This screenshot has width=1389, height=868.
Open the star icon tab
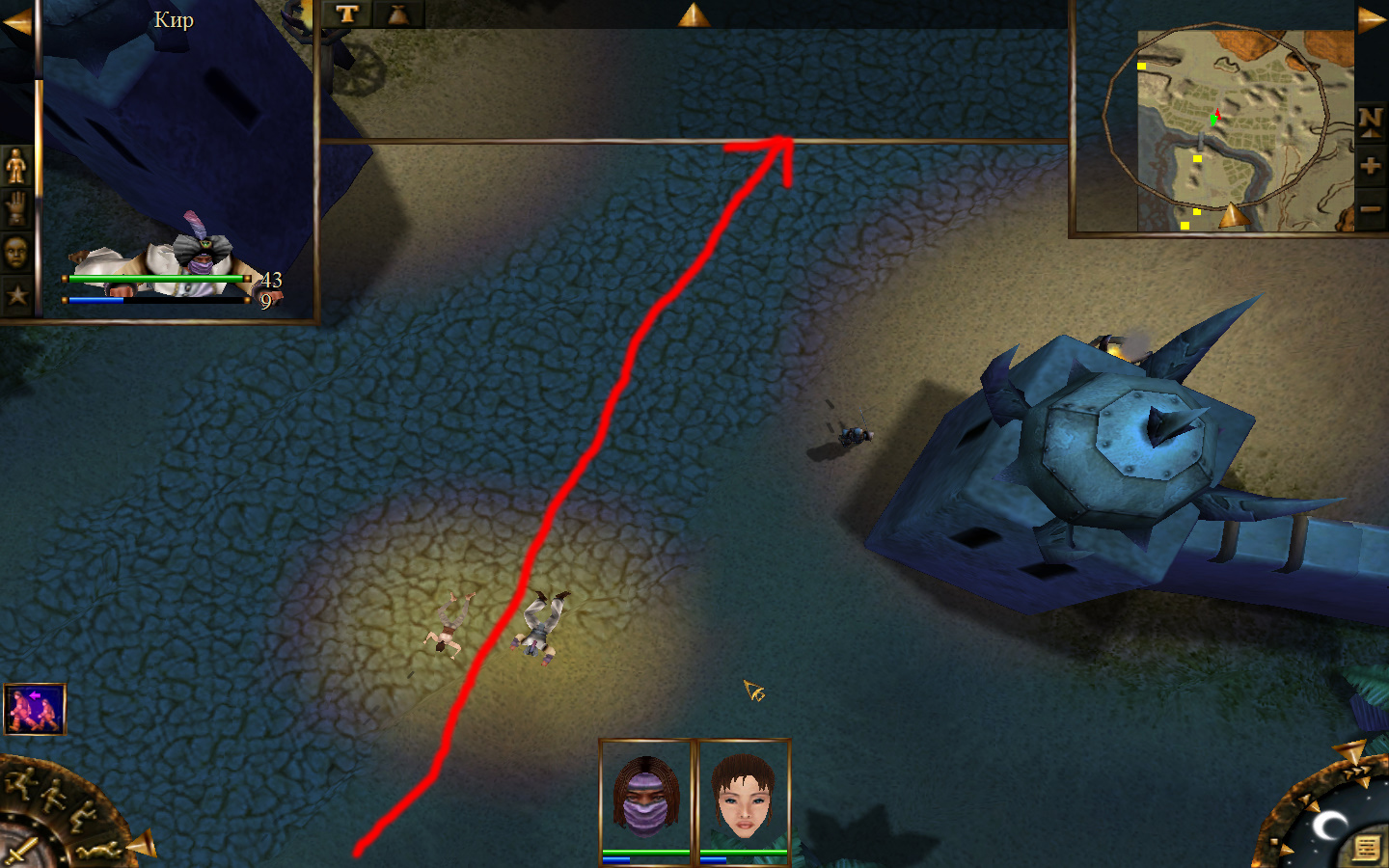coord(16,294)
